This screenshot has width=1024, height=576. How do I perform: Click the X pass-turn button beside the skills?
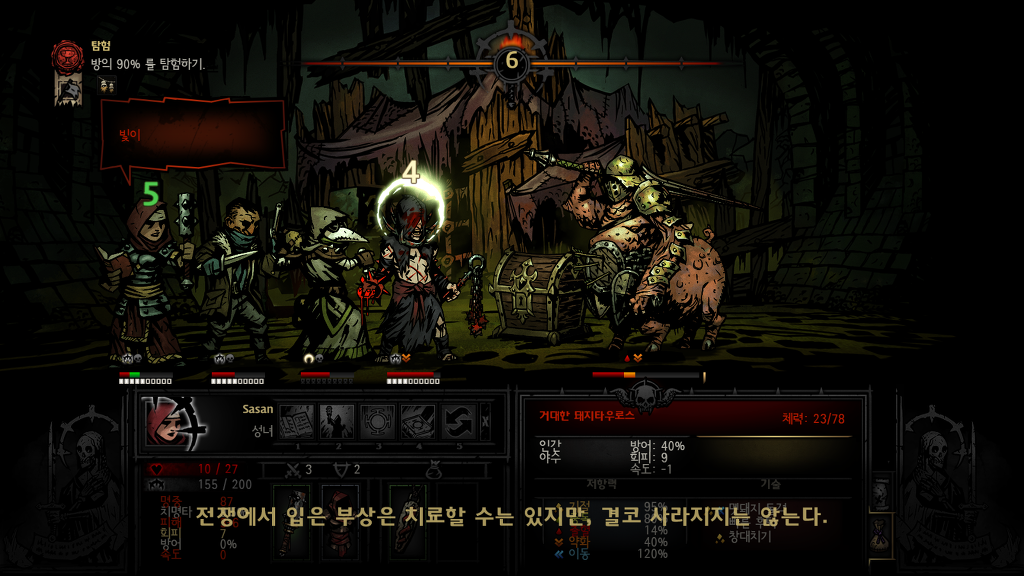point(487,421)
